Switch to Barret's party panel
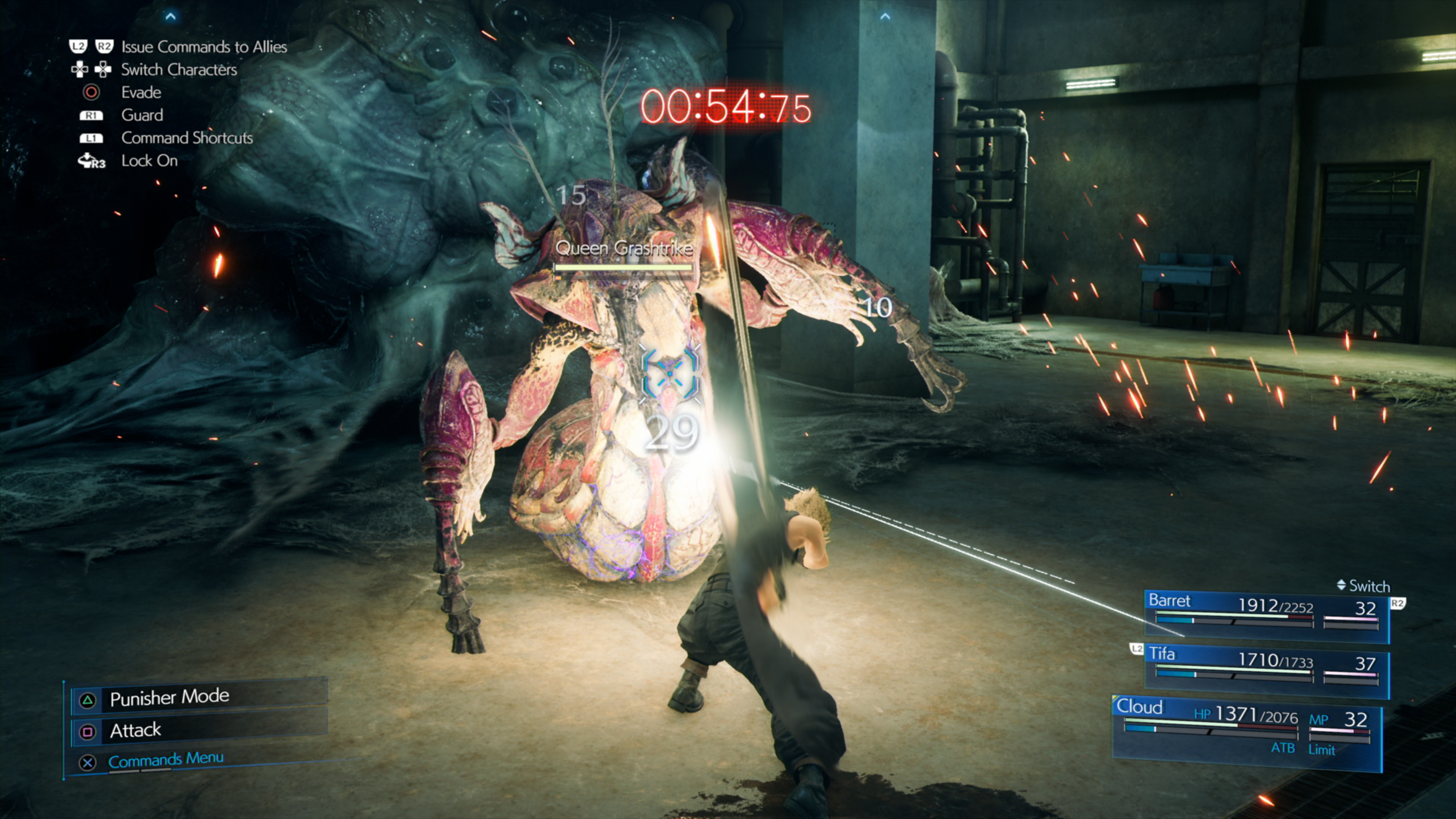1456x819 pixels. (x=1266, y=615)
